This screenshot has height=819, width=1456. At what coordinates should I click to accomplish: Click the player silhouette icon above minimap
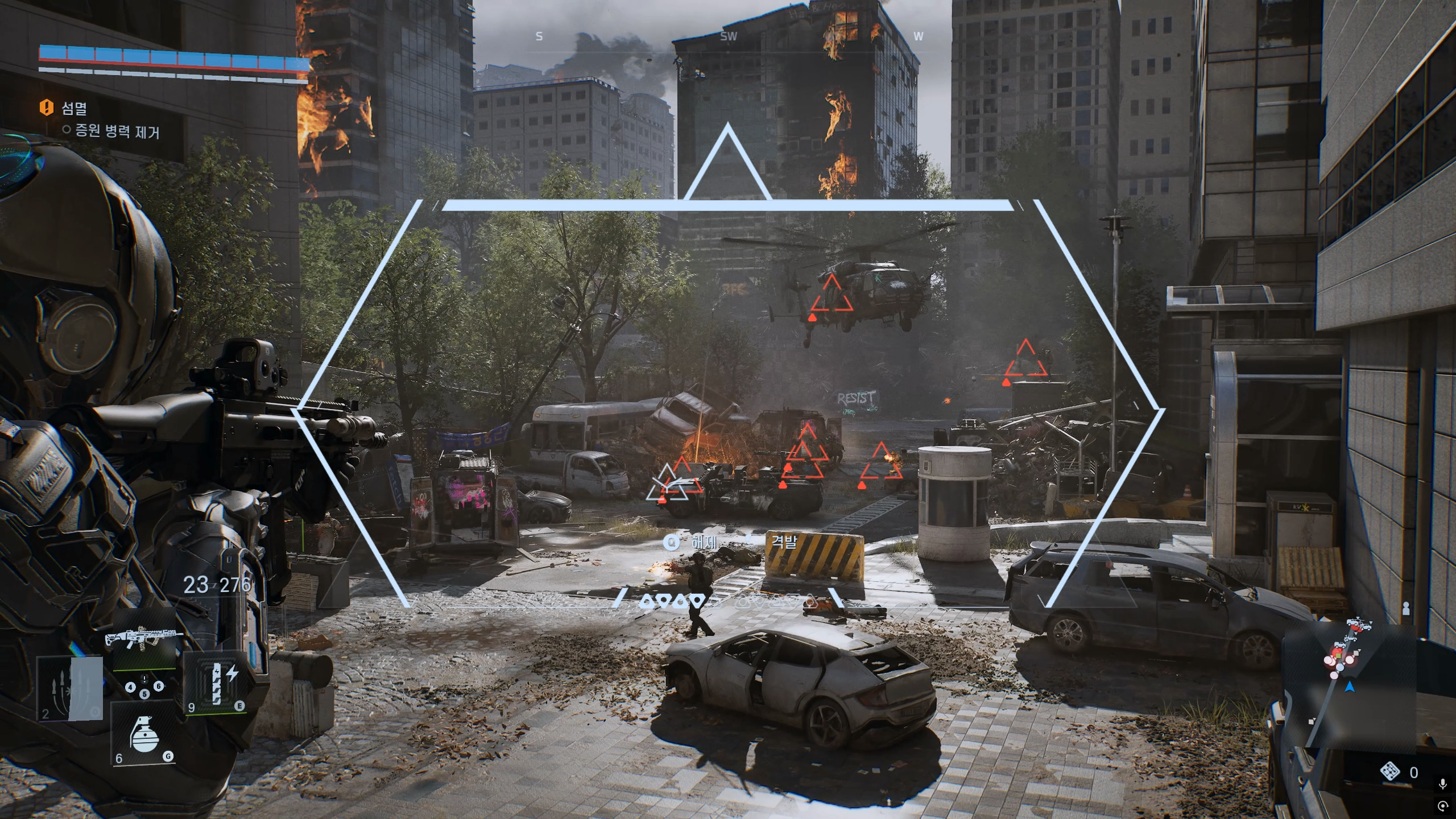tap(1406, 608)
